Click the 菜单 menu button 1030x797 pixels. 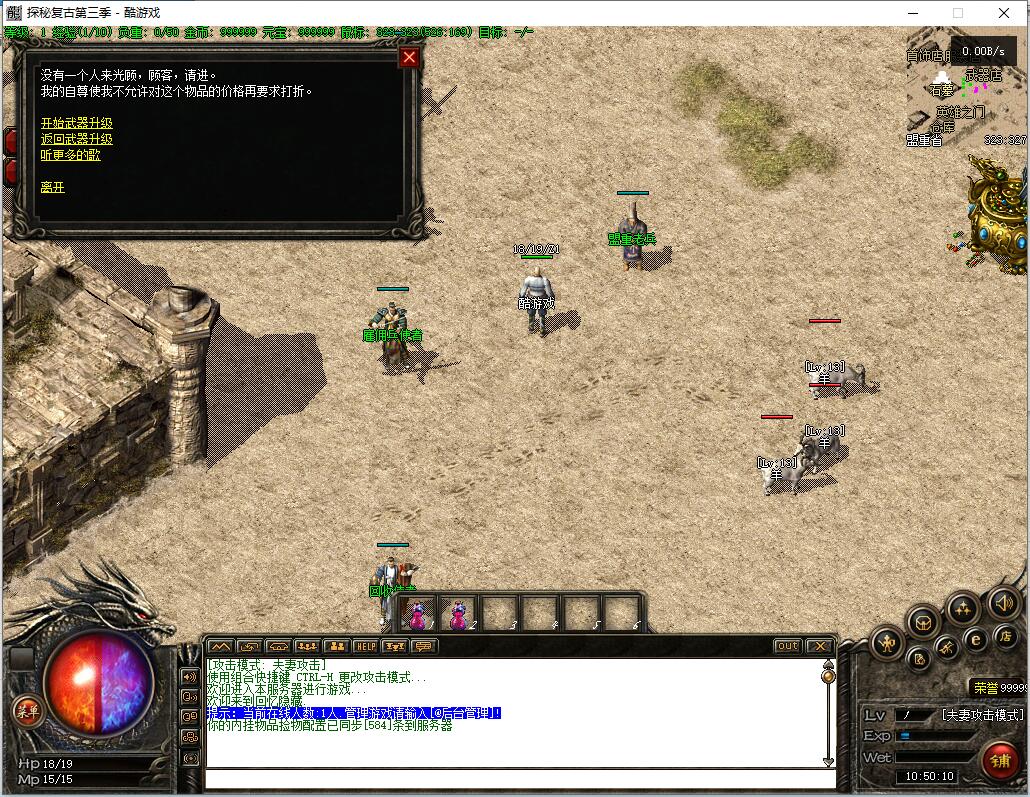[27, 711]
